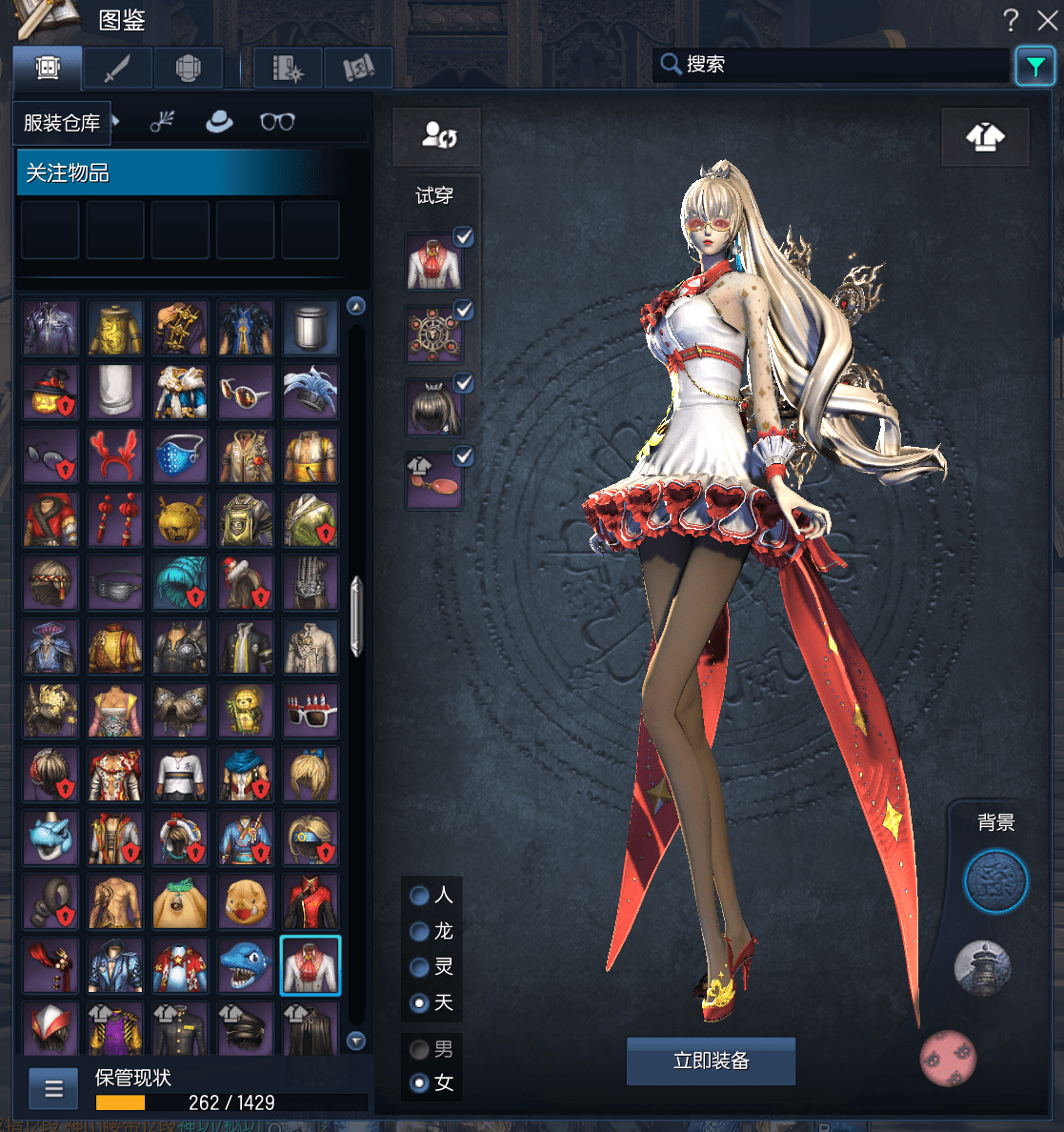Click the shark head costume item
Viewport: 1064px width, 1132px height.
point(245,965)
